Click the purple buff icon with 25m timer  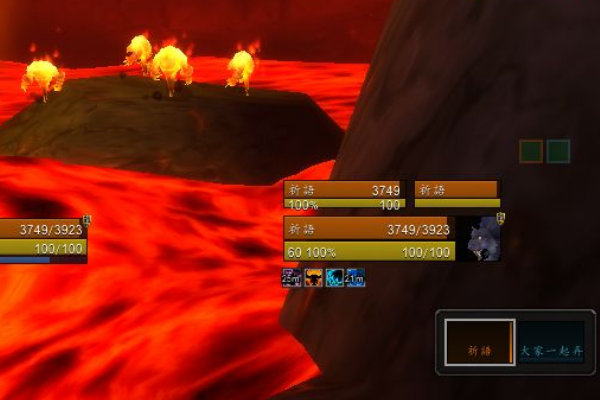pyautogui.click(x=291, y=276)
